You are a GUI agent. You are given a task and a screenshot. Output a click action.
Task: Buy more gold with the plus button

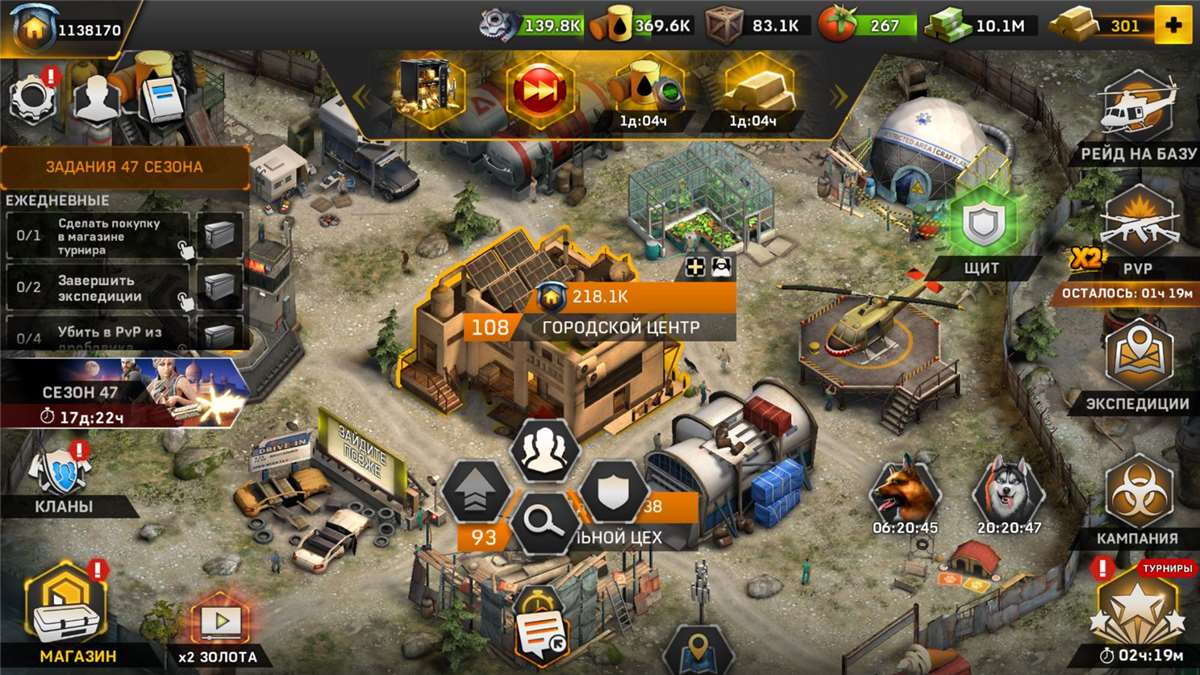pyautogui.click(x=1172, y=26)
